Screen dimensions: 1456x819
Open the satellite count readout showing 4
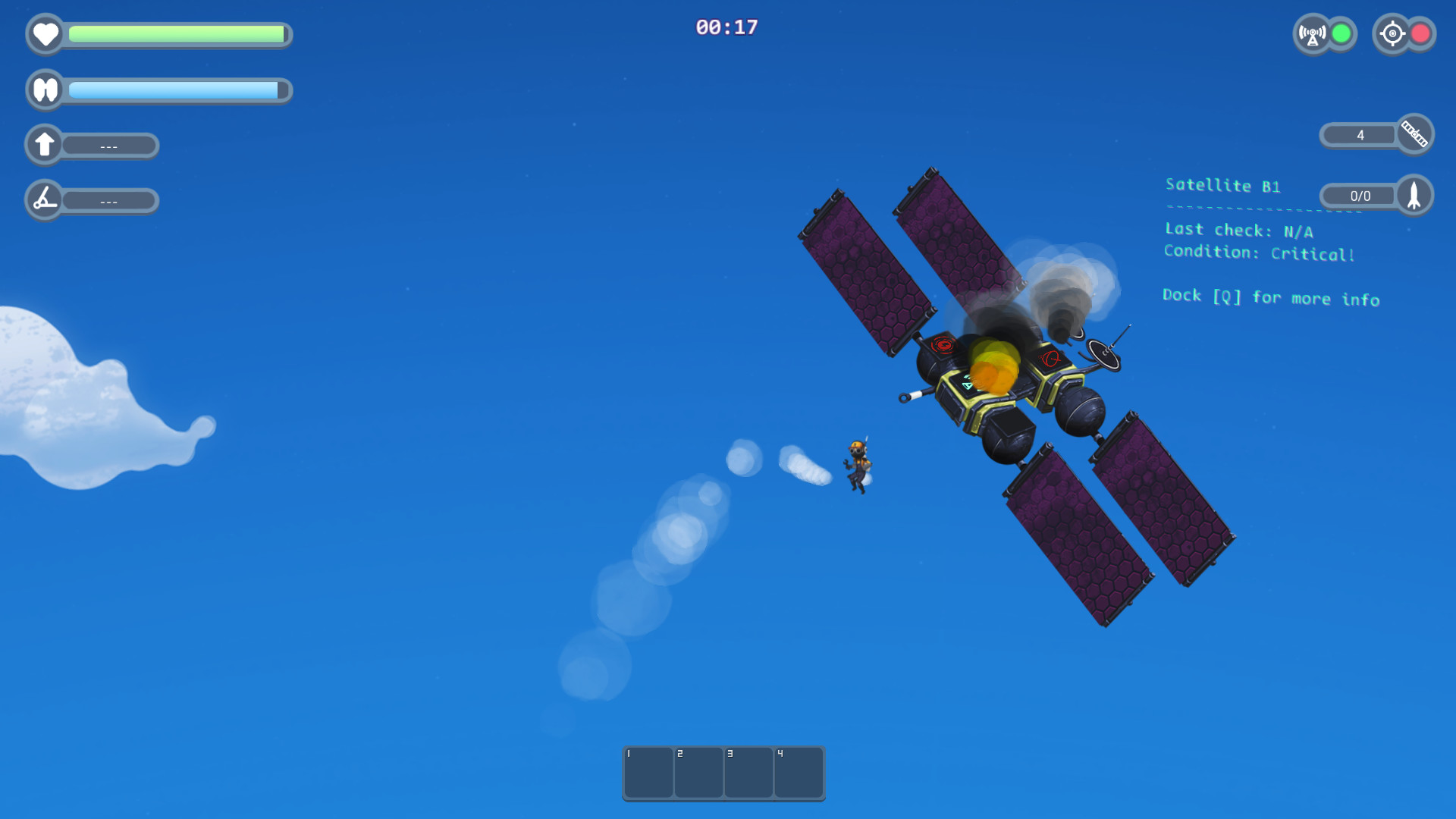(1360, 134)
